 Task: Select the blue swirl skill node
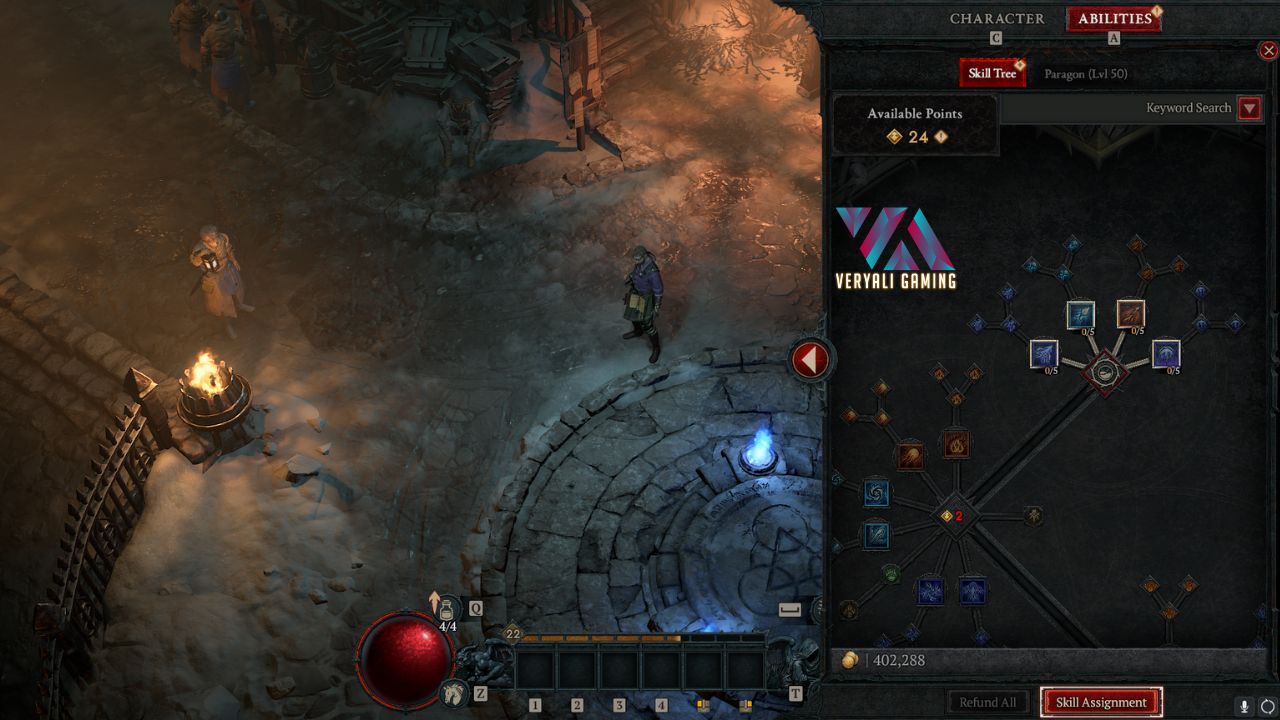876,492
